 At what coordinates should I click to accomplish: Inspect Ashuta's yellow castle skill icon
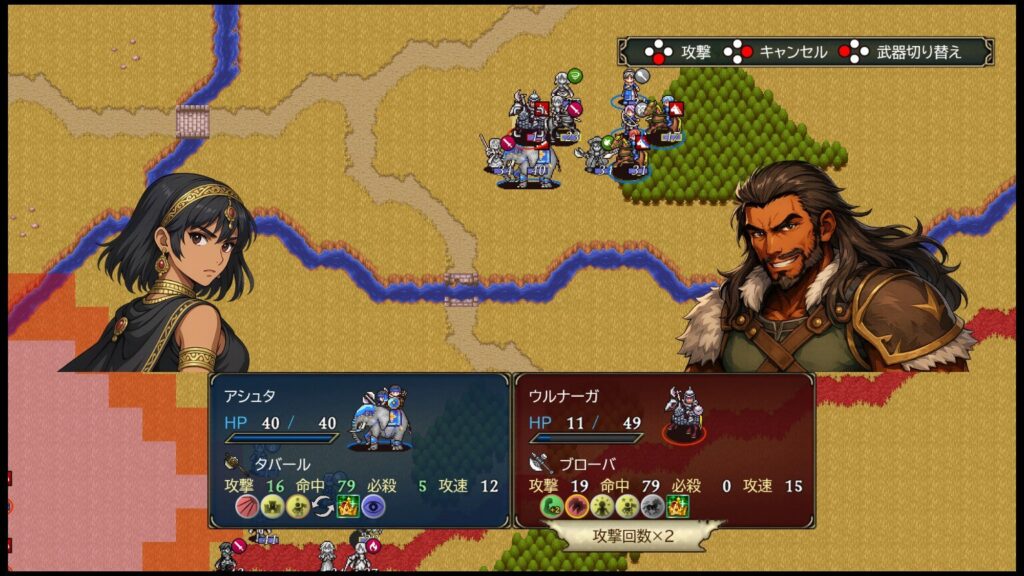[271, 507]
